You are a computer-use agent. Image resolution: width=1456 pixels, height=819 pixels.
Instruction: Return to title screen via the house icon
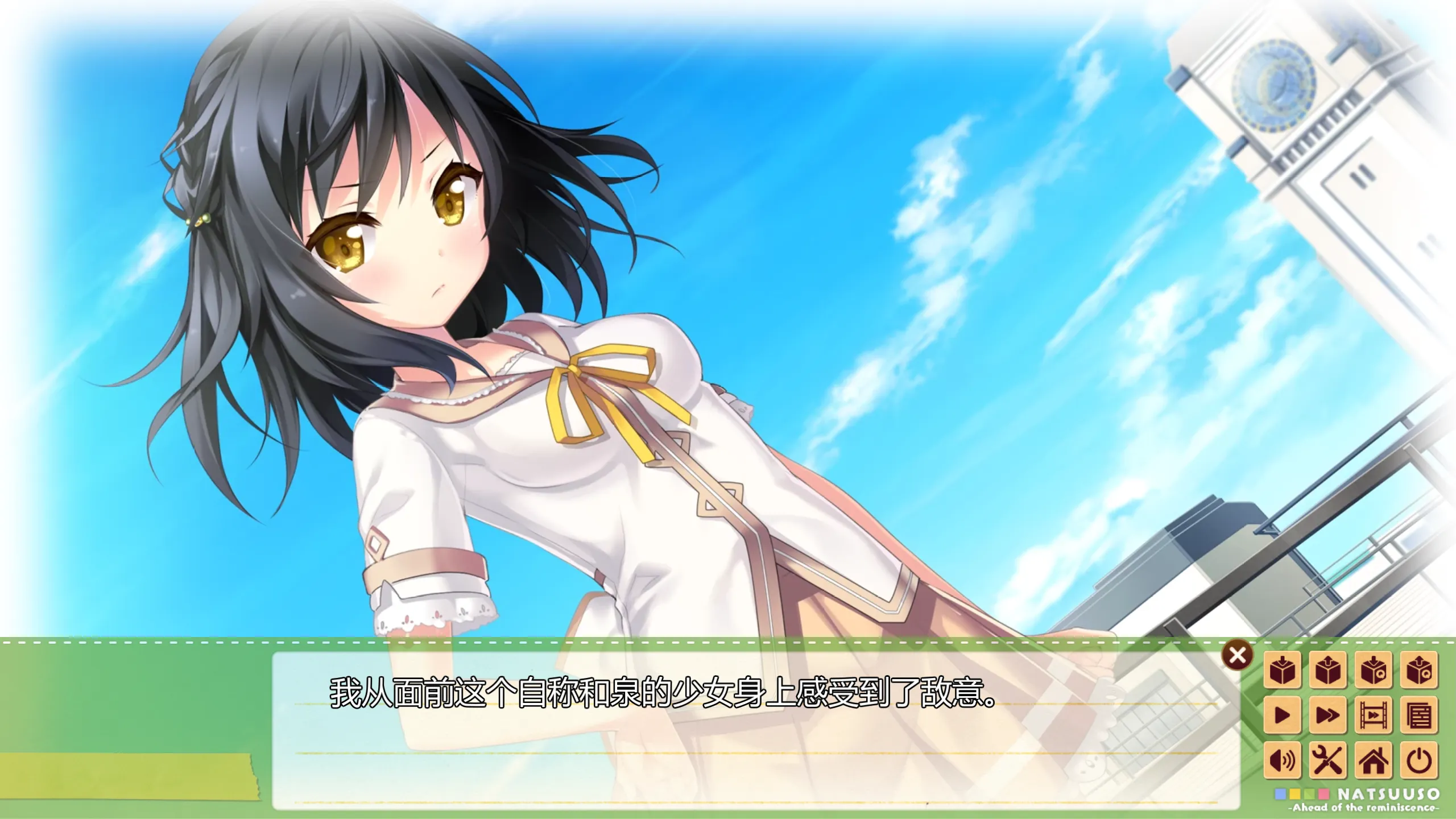tap(1373, 760)
